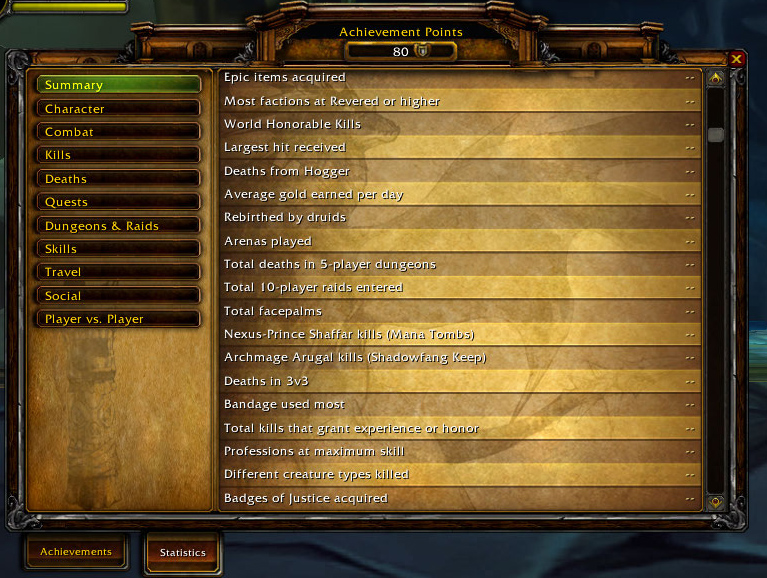Switch to the Achievements tab
Viewport: 767px width, 578px height.
(76, 551)
